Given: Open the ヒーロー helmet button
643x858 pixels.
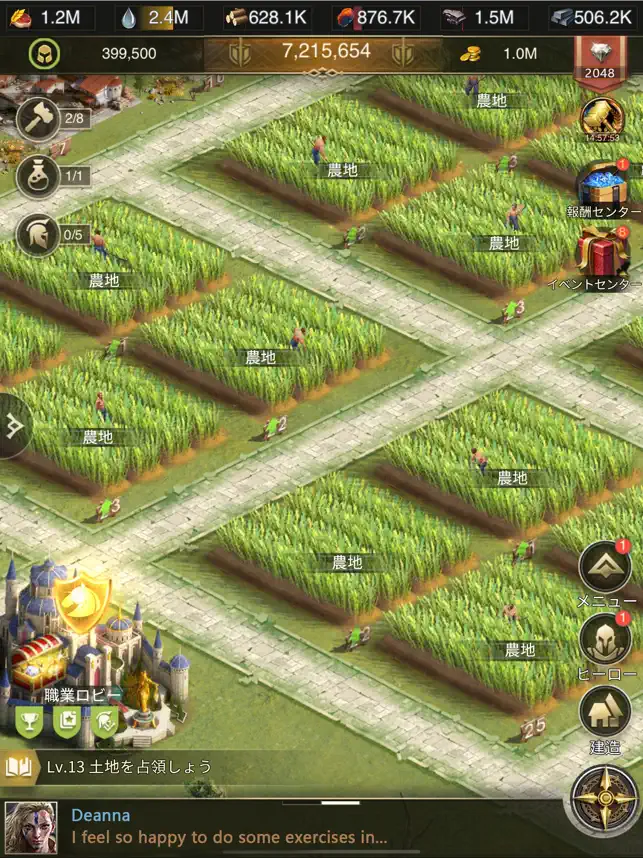Looking at the screenshot, I should pos(606,641).
